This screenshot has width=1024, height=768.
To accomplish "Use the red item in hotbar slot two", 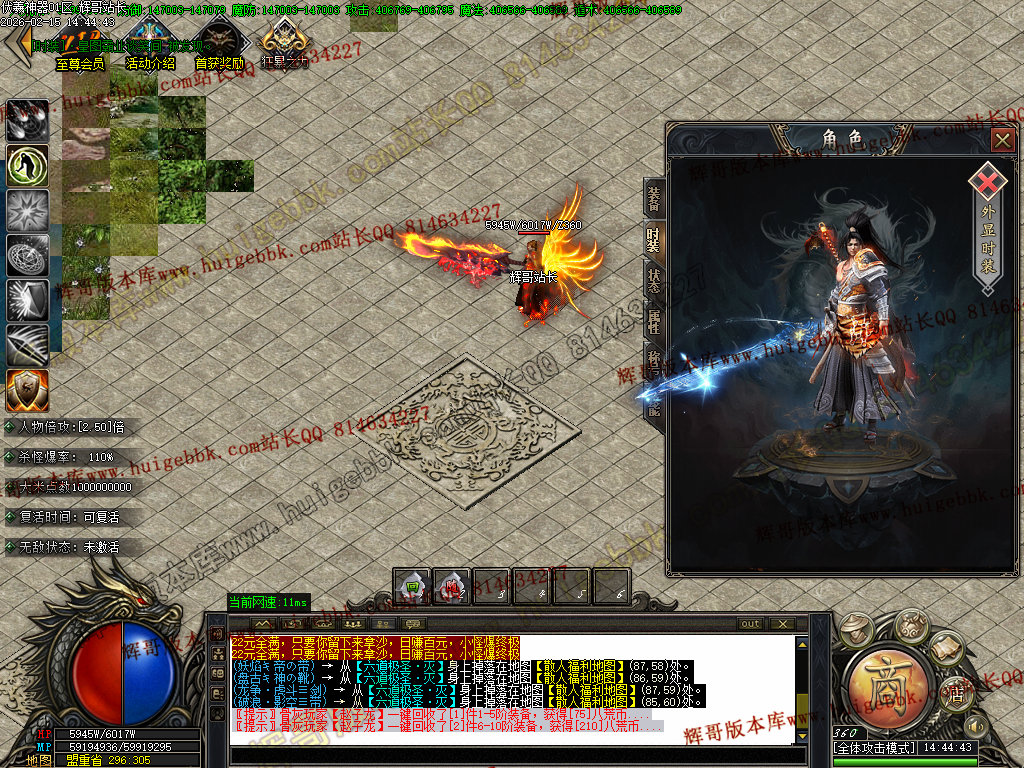I will coord(451,587).
